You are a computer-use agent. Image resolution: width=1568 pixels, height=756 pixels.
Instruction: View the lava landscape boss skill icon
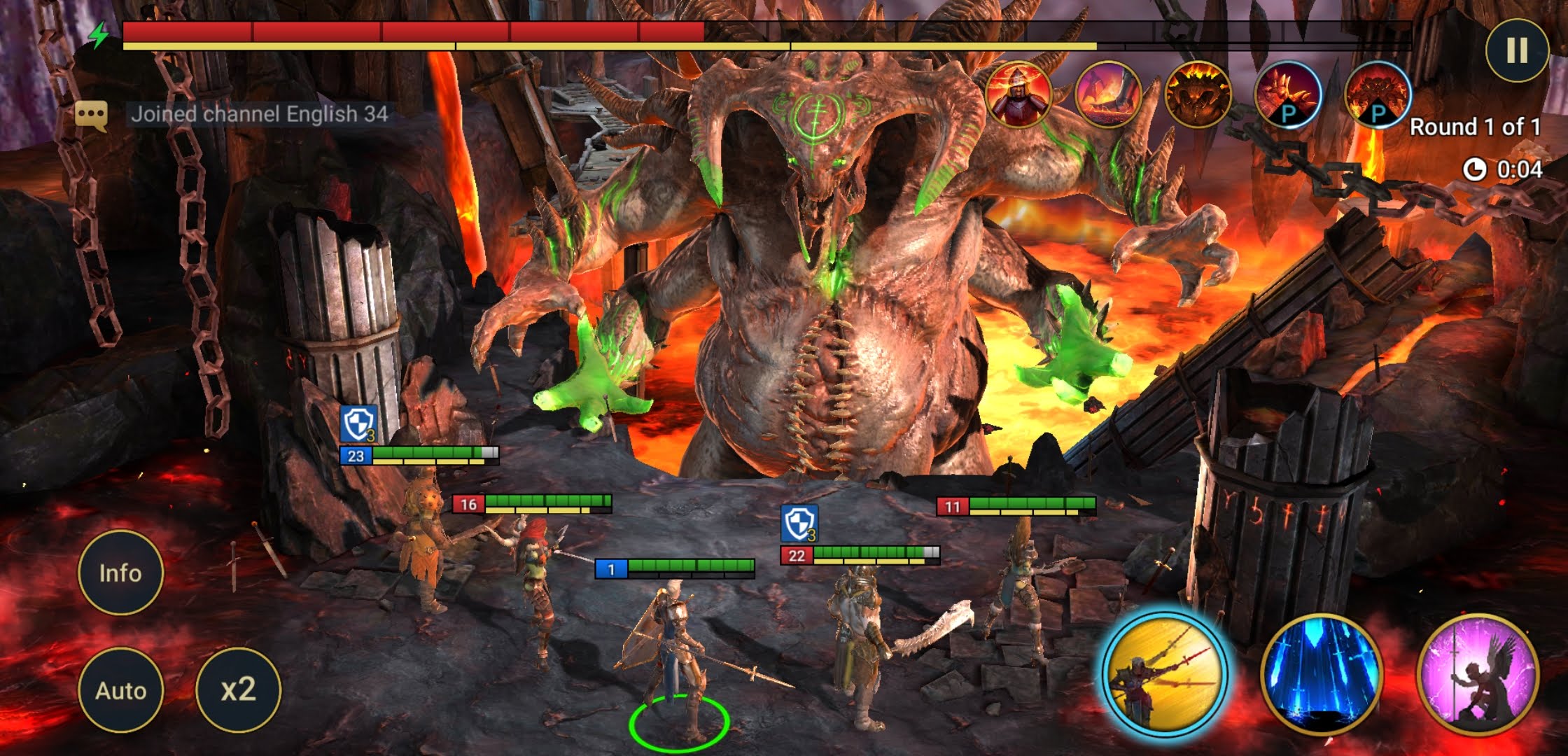tap(1108, 94)
